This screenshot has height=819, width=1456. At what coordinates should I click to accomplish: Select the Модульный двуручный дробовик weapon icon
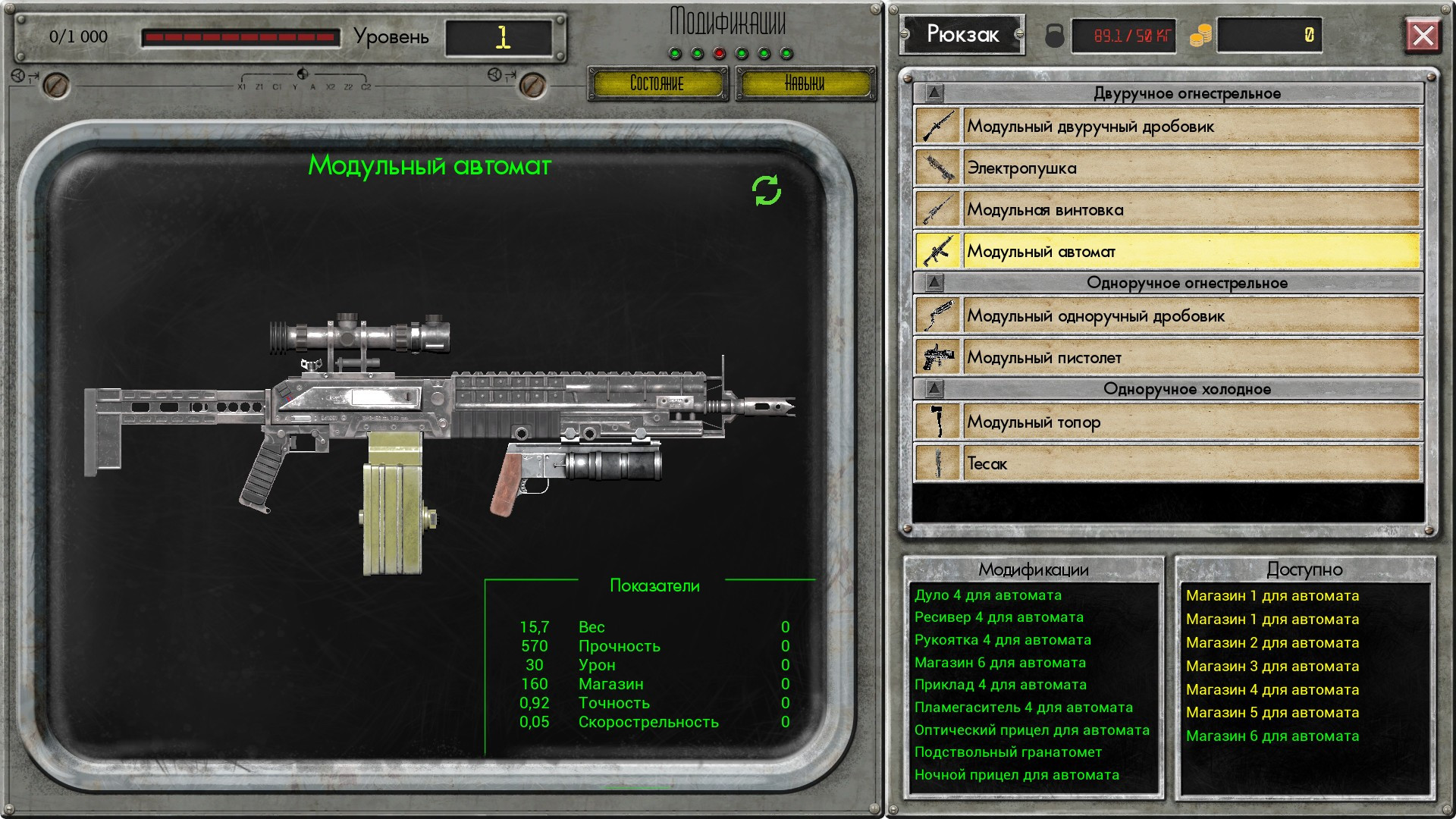point(937,126)
